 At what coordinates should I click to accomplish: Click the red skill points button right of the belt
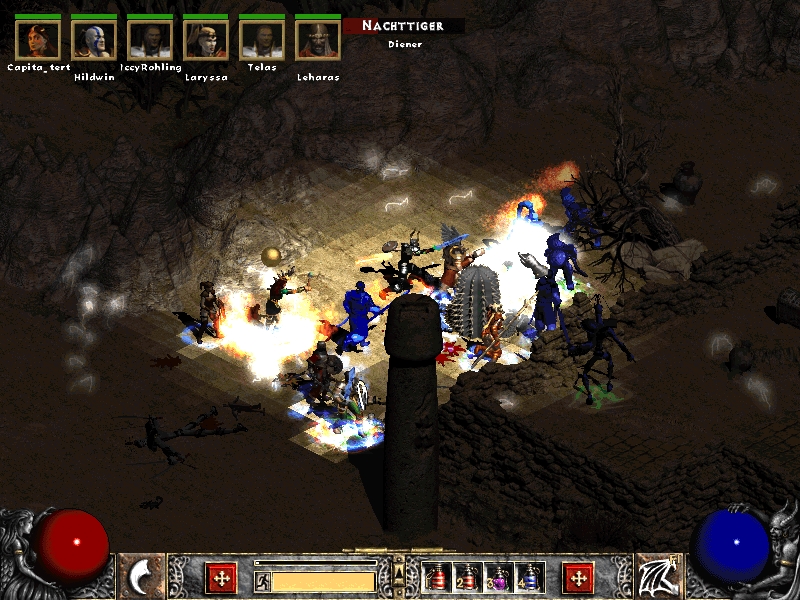click(x=578, y=577)
